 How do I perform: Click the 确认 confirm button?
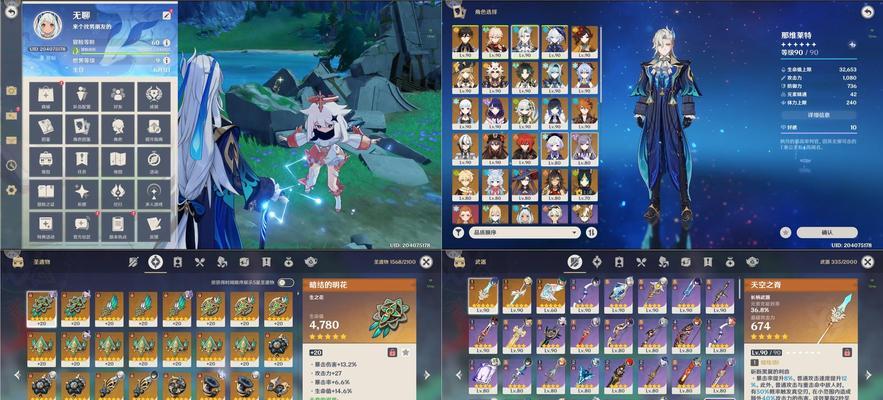[x=826, y=232]
